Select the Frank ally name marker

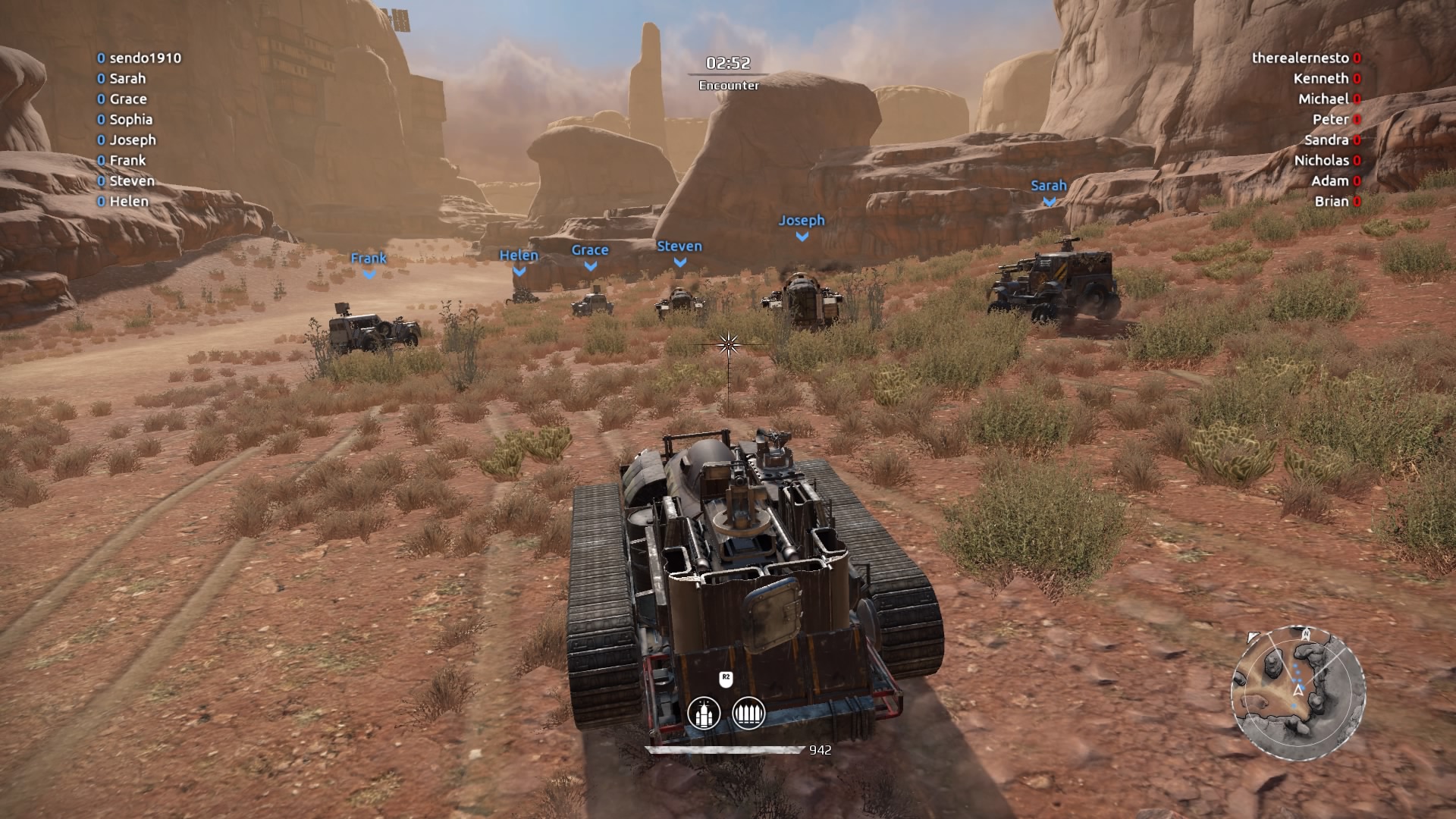pos(369,259)
